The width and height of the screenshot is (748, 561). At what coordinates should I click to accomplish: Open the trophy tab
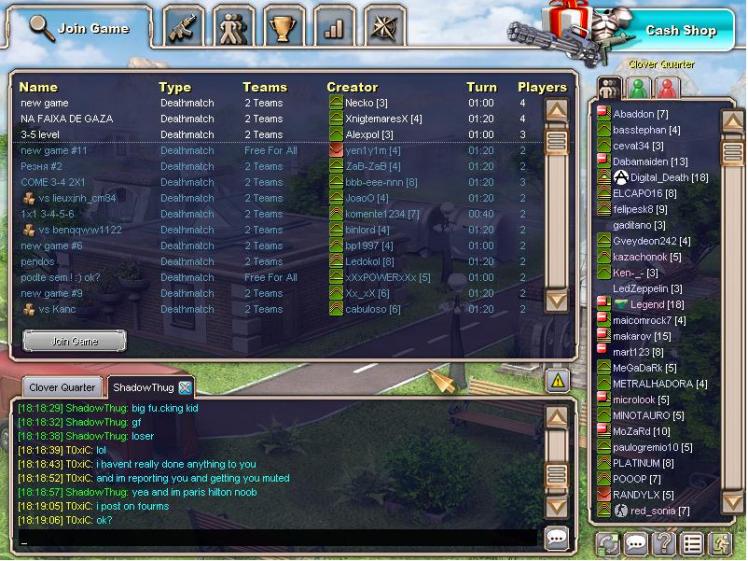(283, 29)
